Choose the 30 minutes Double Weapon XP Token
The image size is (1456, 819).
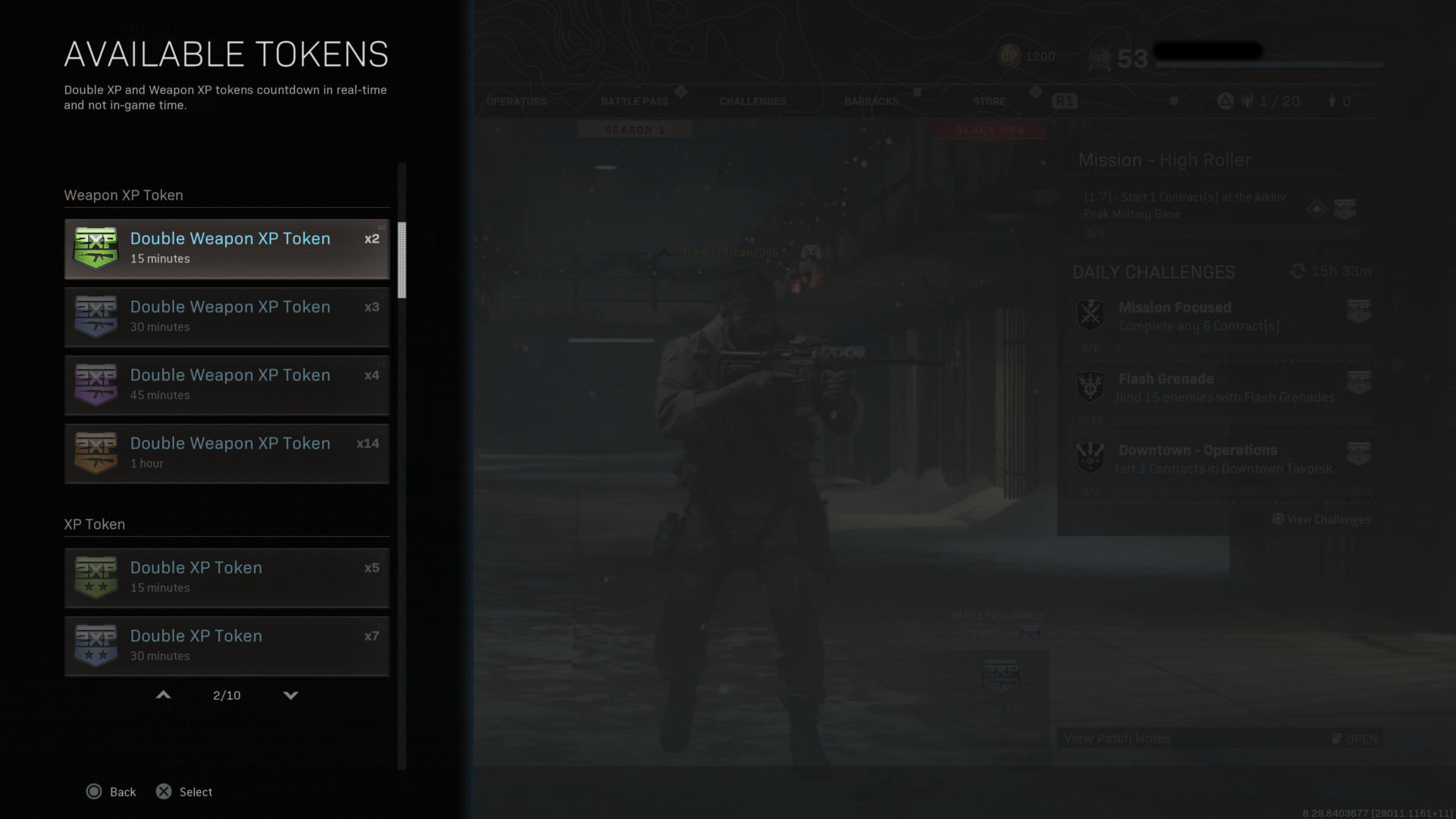pos(227,317)
